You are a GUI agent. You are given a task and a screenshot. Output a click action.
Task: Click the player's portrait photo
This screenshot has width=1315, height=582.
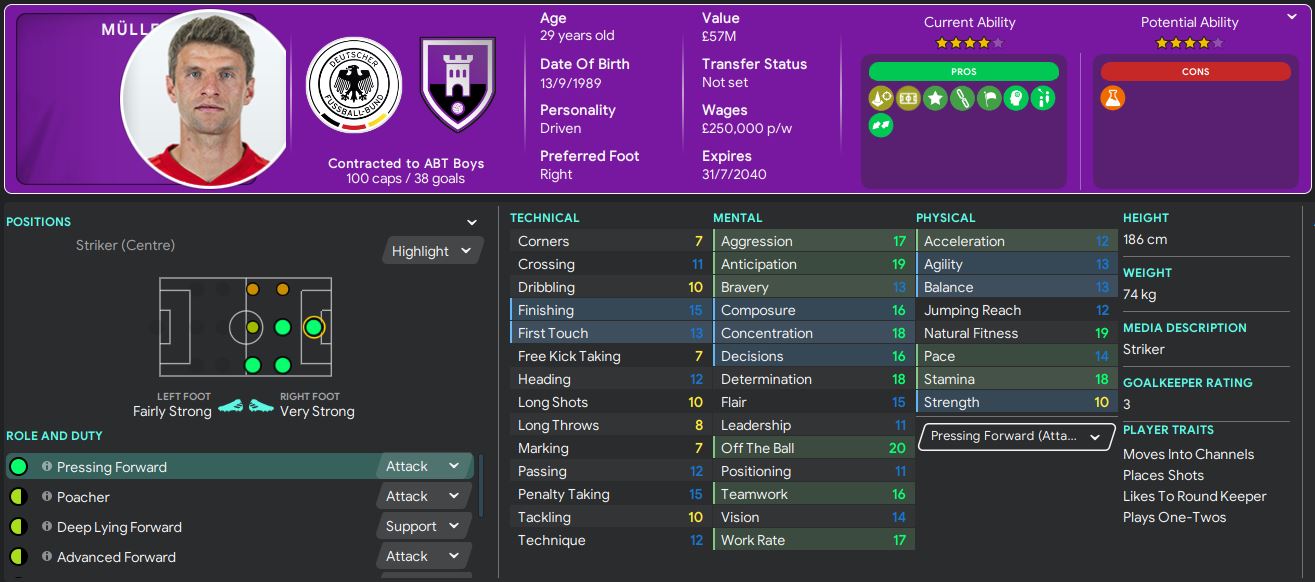click(205, 98)
